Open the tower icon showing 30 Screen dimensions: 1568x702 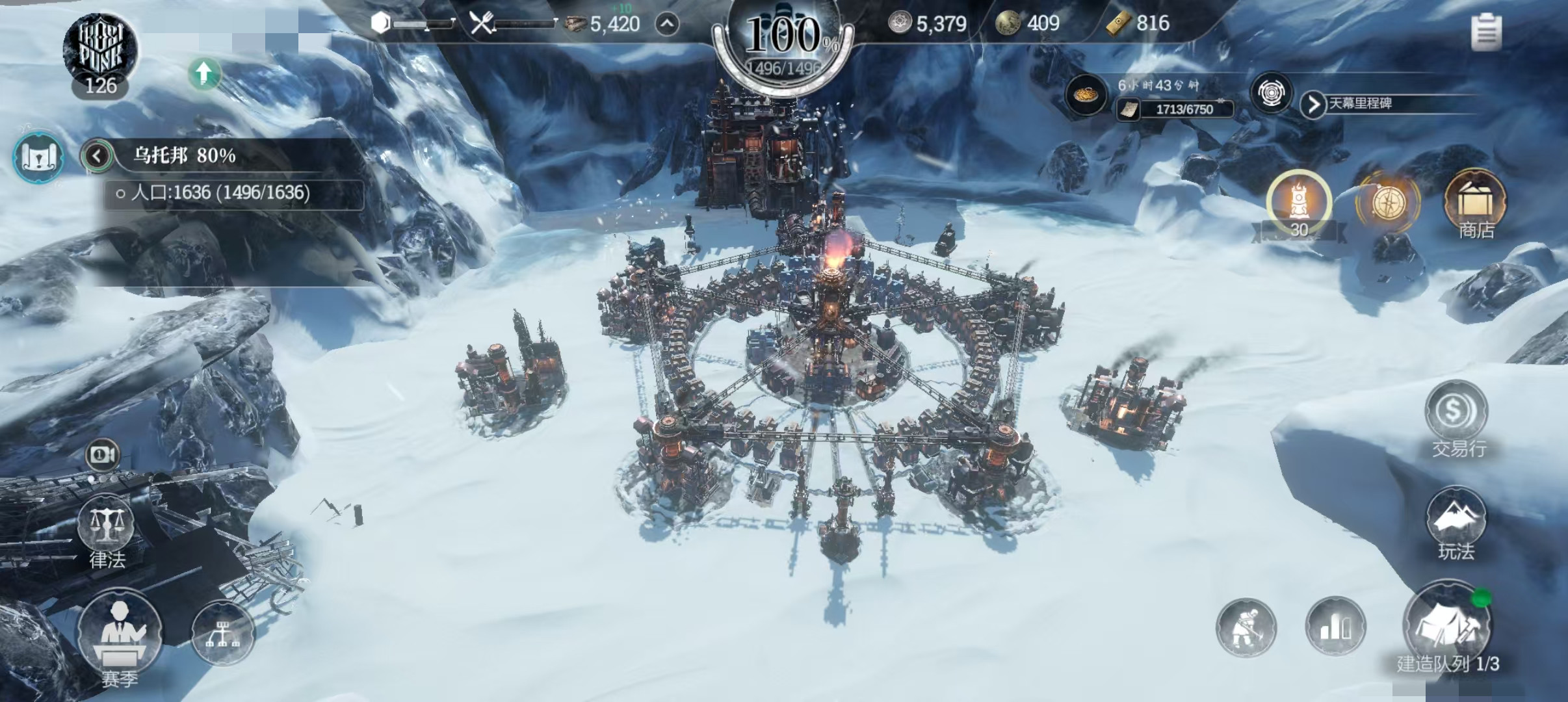click(1298, 203)
